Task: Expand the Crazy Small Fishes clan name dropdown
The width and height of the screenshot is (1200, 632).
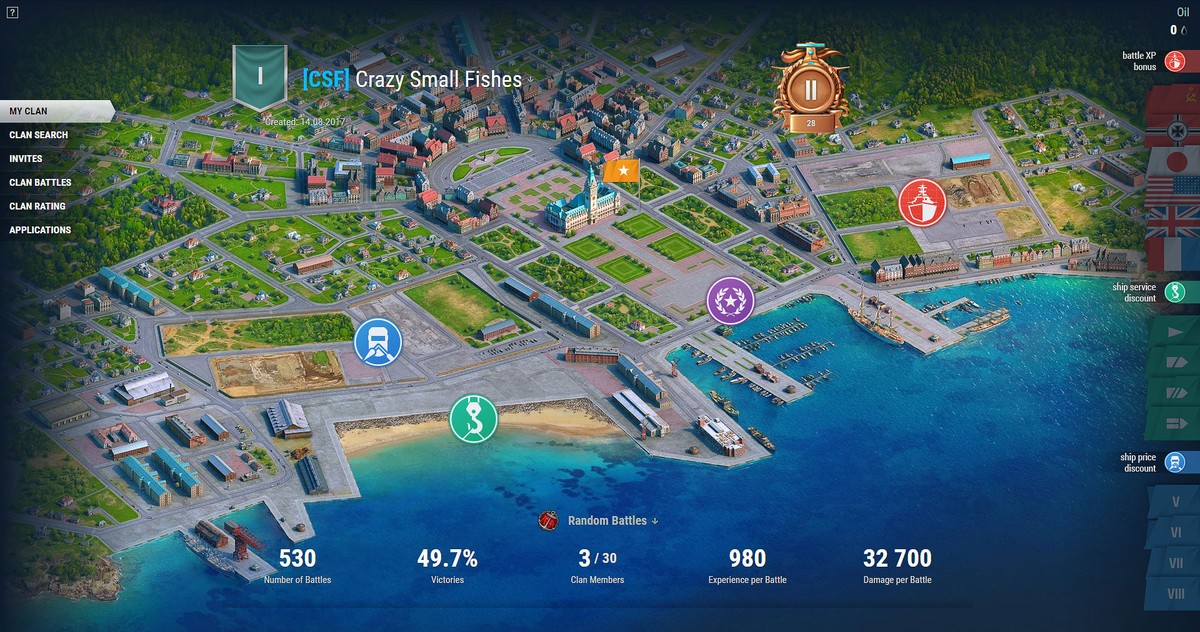Action: (x=531, y=79)
